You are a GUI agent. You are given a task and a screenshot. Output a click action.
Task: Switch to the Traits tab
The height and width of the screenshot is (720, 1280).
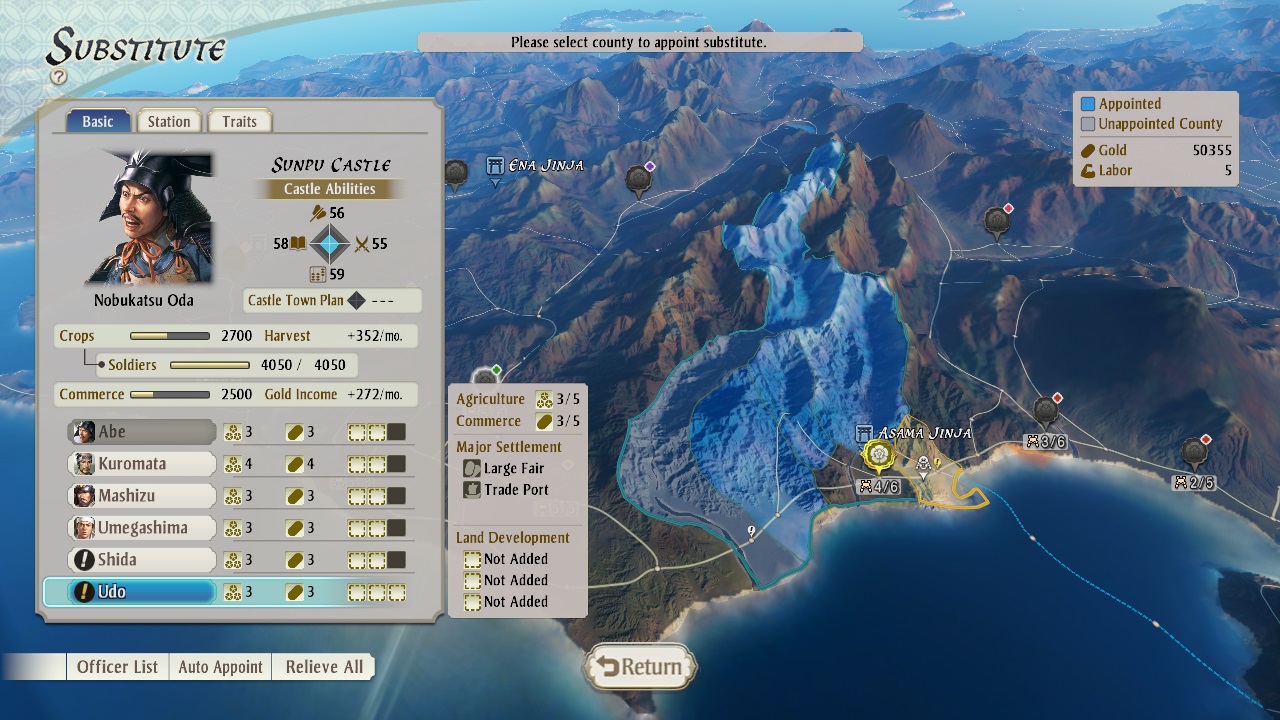[x=239, y=120]
